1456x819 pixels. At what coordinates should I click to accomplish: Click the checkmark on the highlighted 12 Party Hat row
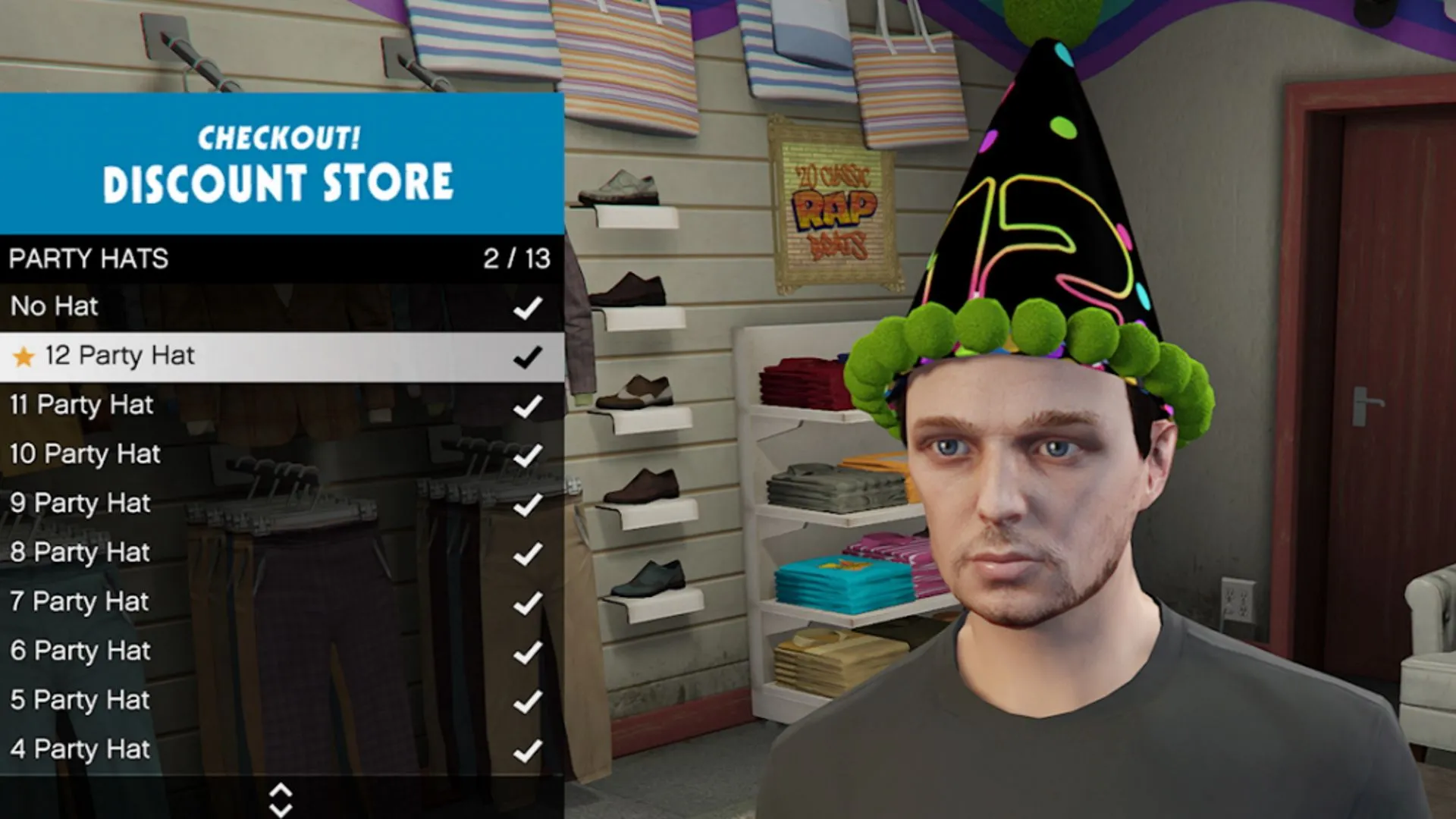[528, 355]
